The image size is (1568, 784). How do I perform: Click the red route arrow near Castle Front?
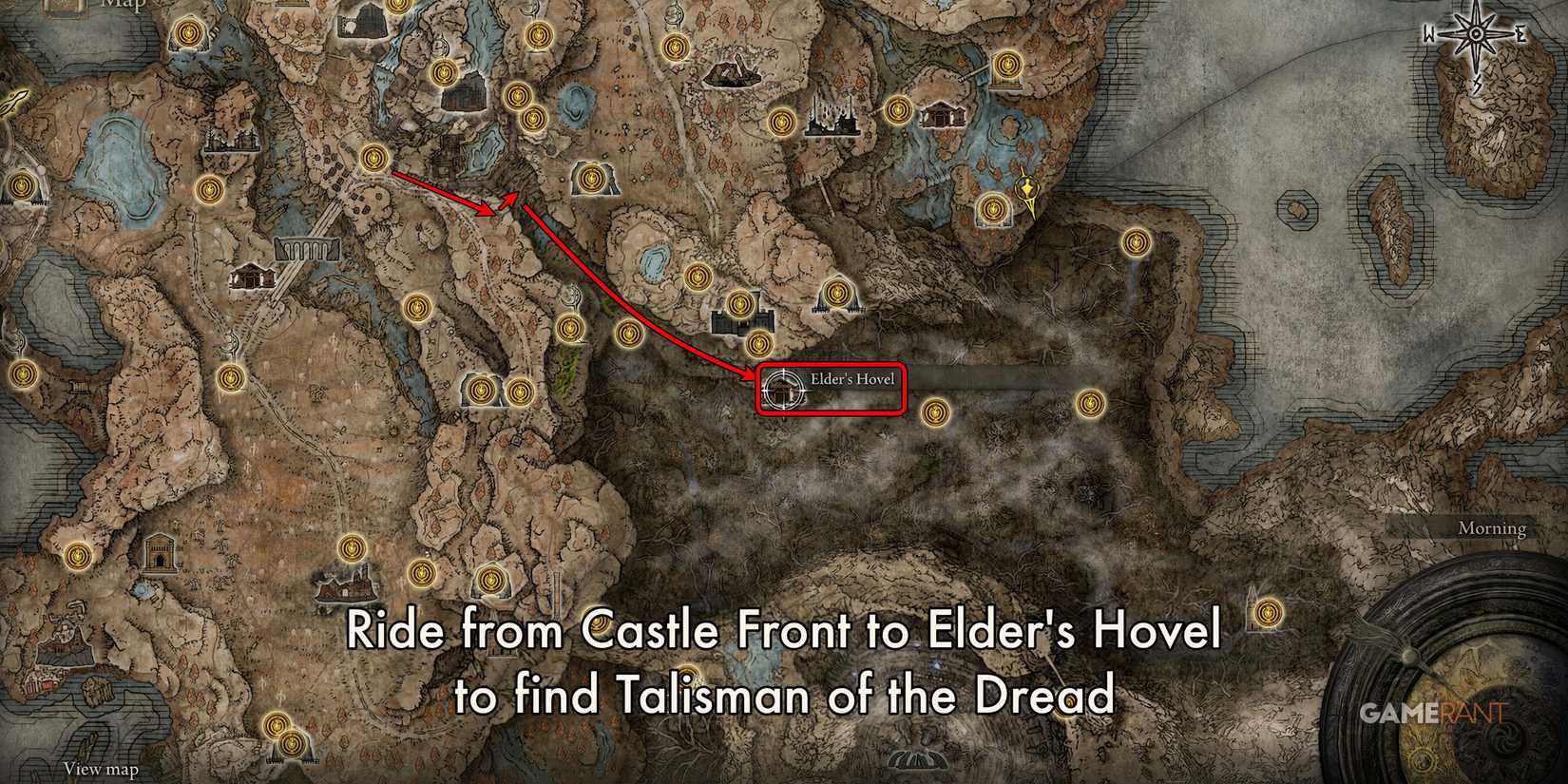[x=447, y=190]
